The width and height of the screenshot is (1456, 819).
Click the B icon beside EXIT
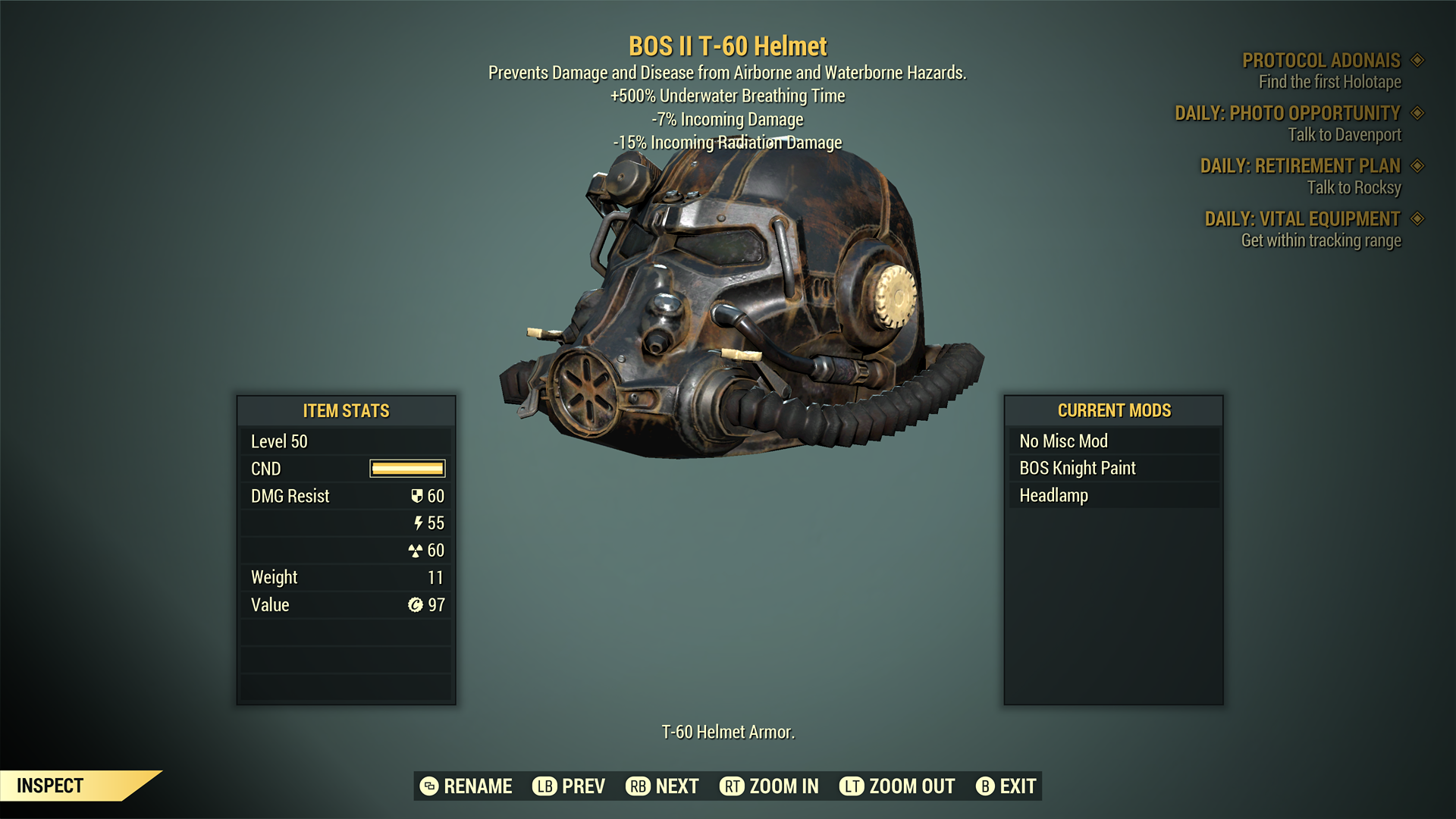[986, 786]
